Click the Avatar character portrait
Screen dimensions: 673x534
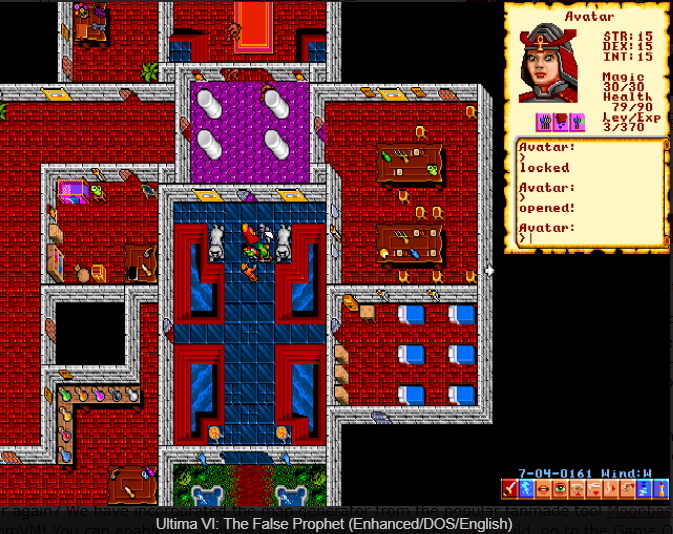(x=552, y=64)
